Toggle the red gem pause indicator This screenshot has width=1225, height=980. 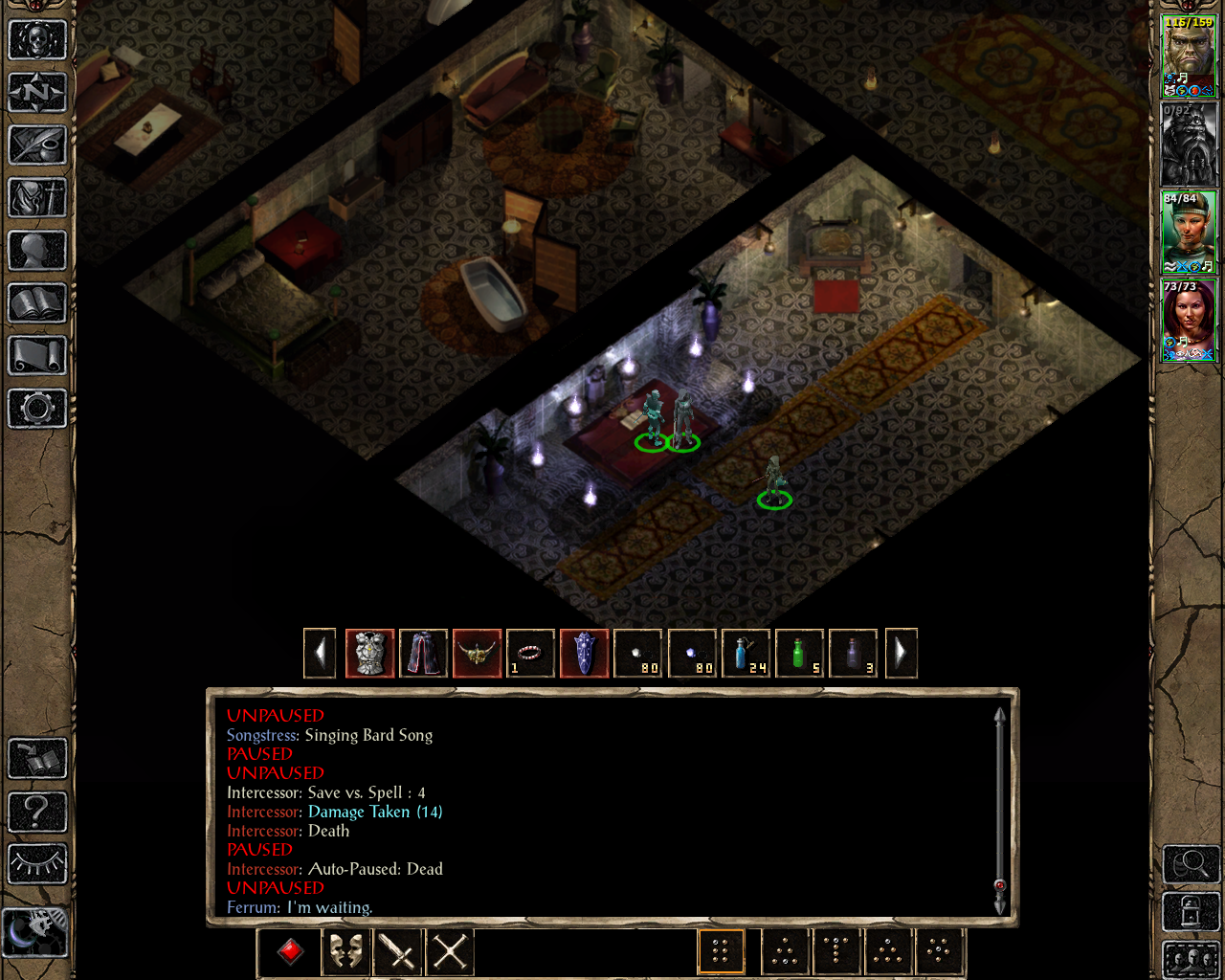[x=288, y=950]
